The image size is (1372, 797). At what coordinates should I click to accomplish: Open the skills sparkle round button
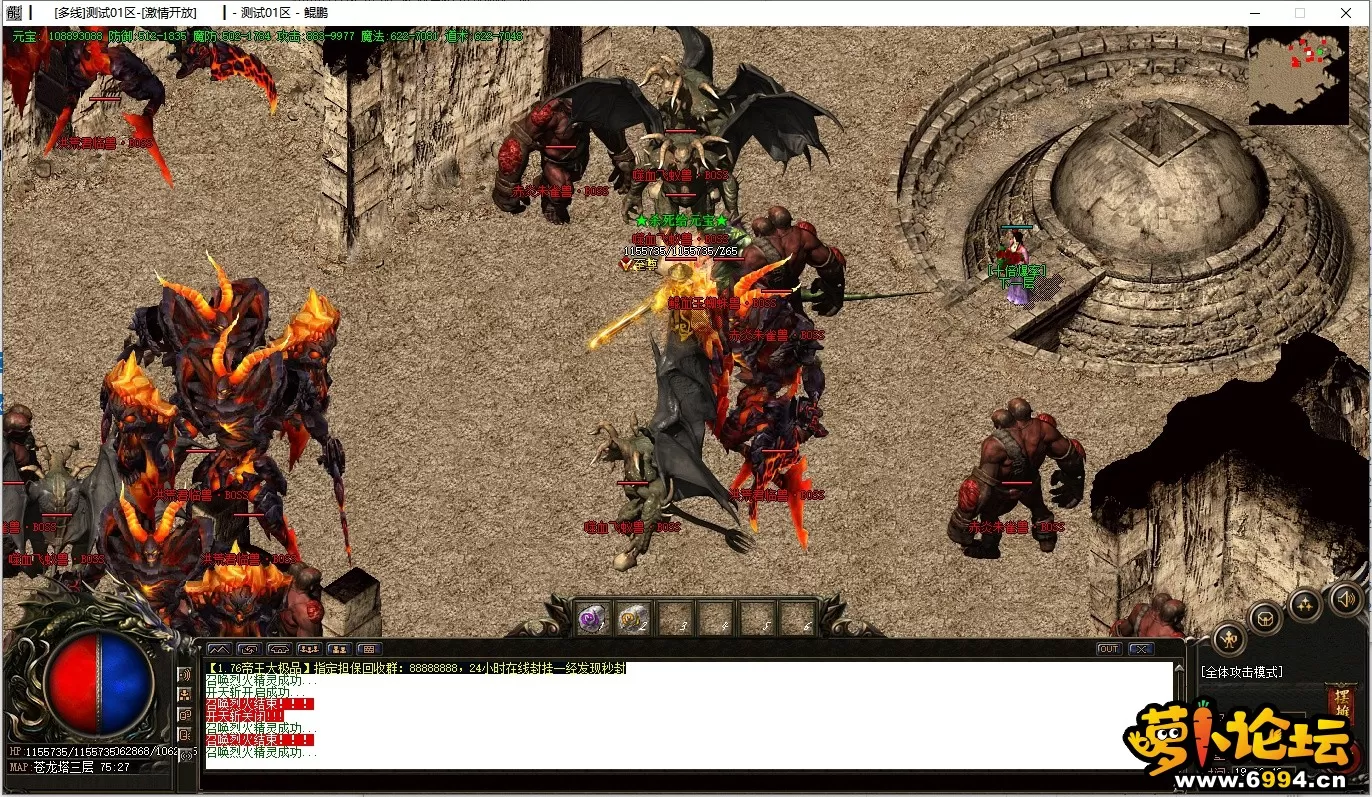(1305, 604)
